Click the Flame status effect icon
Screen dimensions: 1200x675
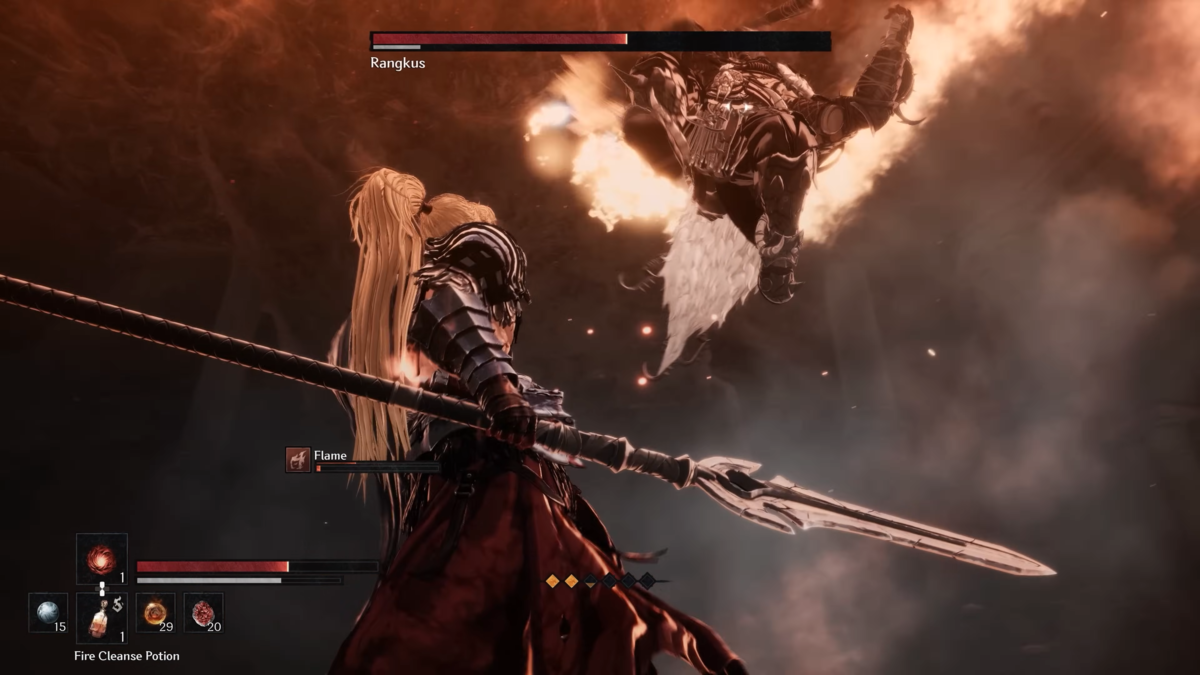click(x=298, y=460)
